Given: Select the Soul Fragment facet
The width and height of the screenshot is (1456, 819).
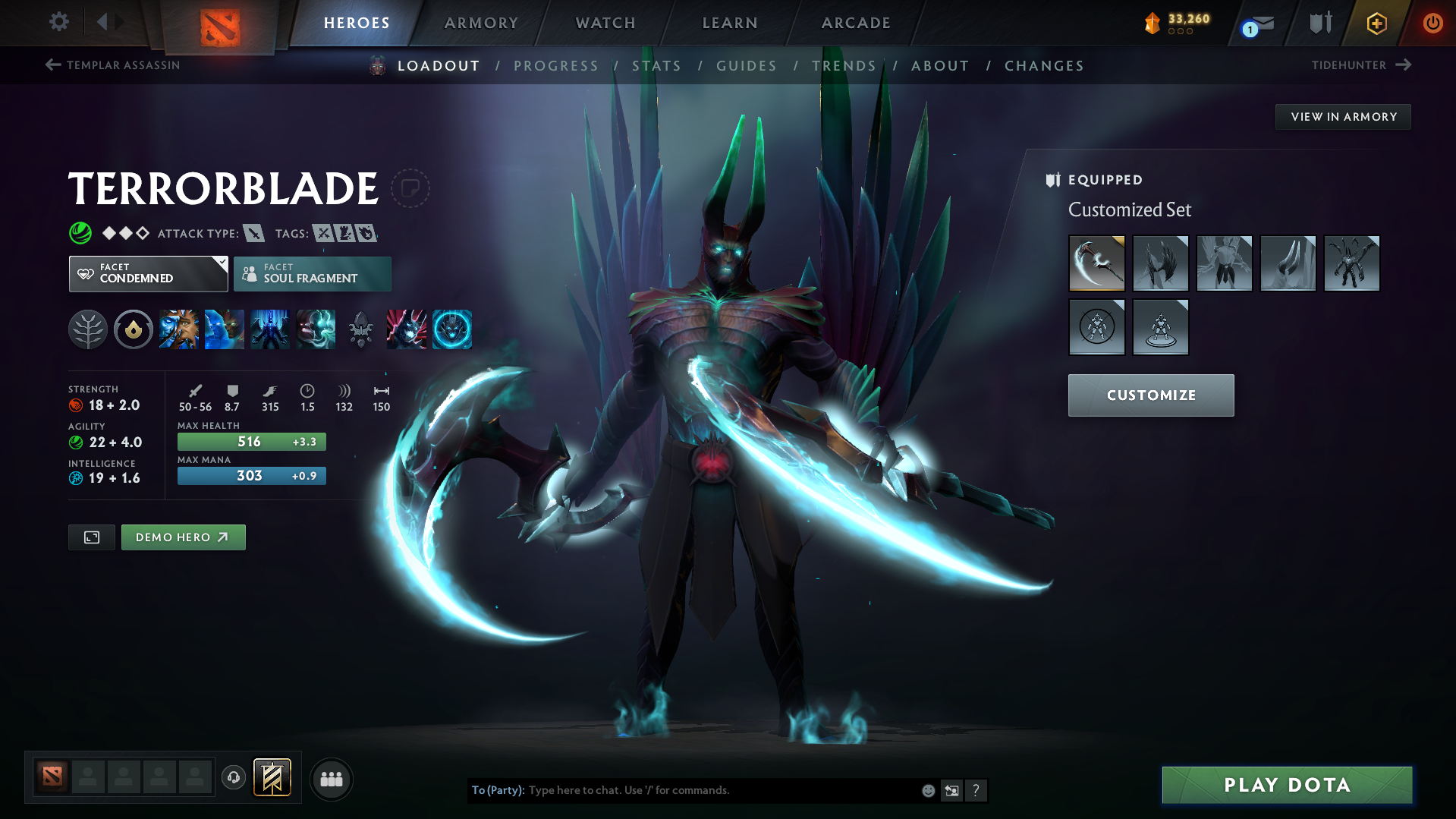Looking at the screenshot, I should (x=312, y=273).
